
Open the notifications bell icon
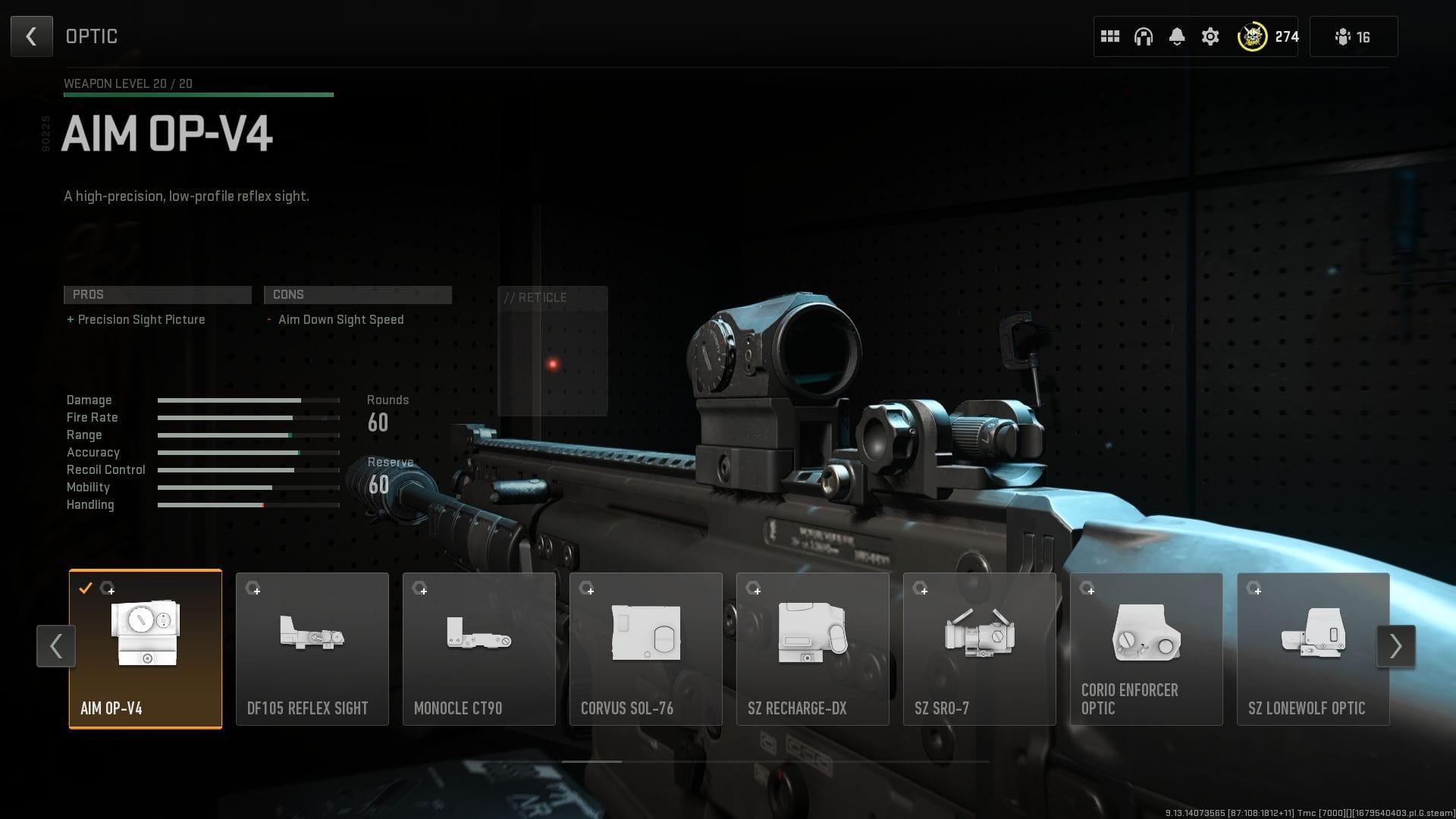(x=1177, y=36)
